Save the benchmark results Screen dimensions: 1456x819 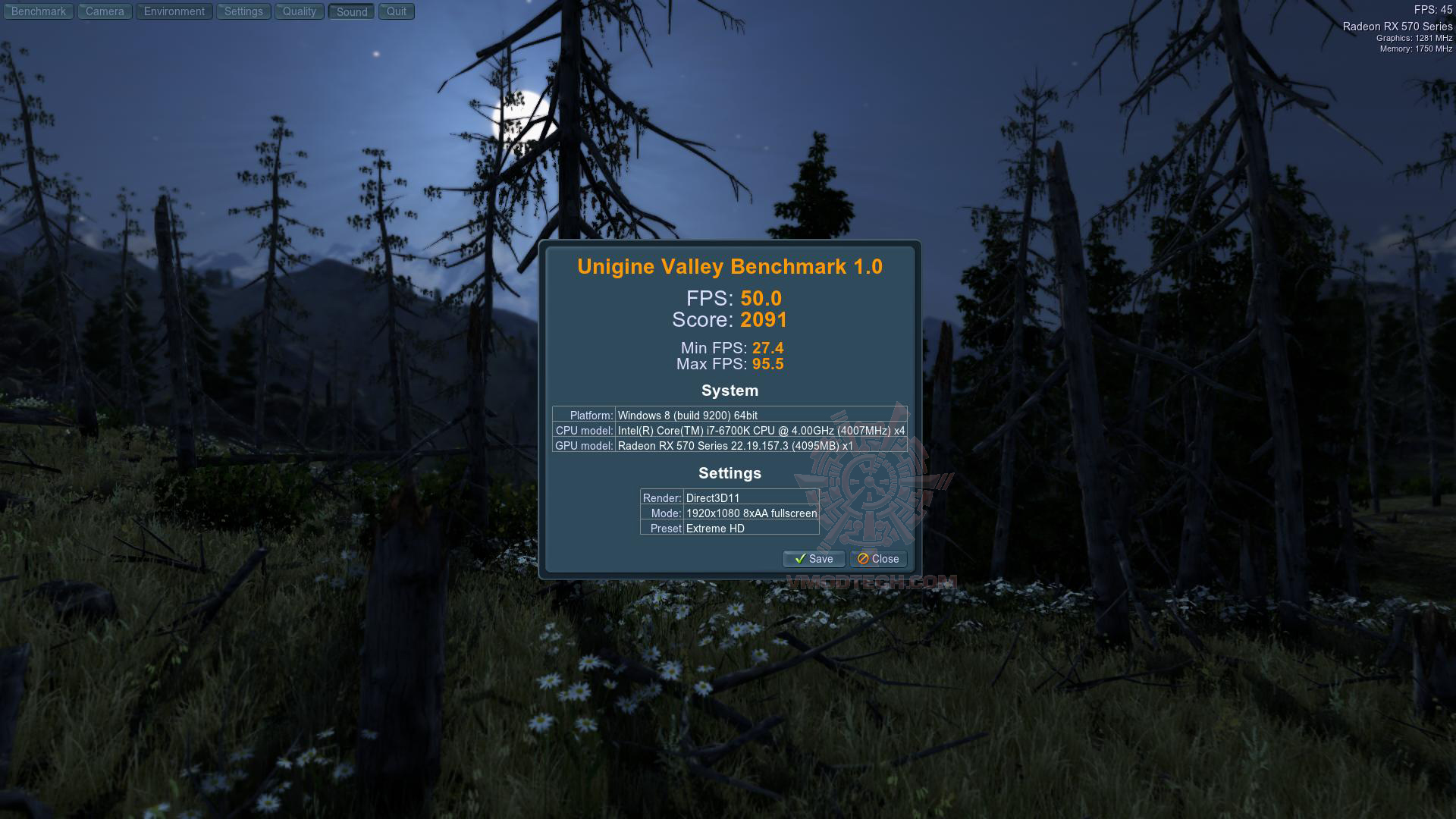(x=814, y=559)
